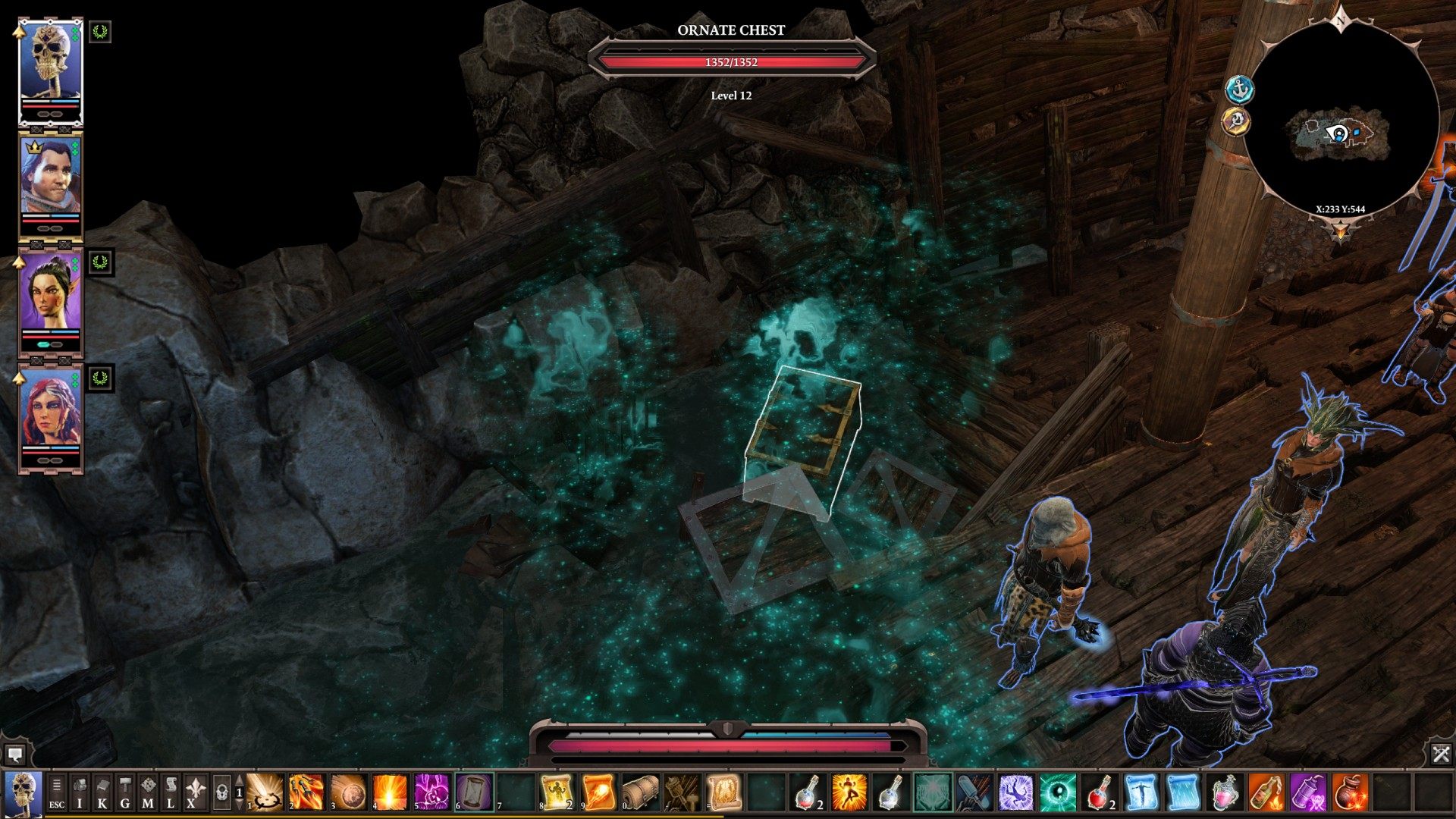Open the skills book K button
1456x819 pixels.
coord(102,793)
